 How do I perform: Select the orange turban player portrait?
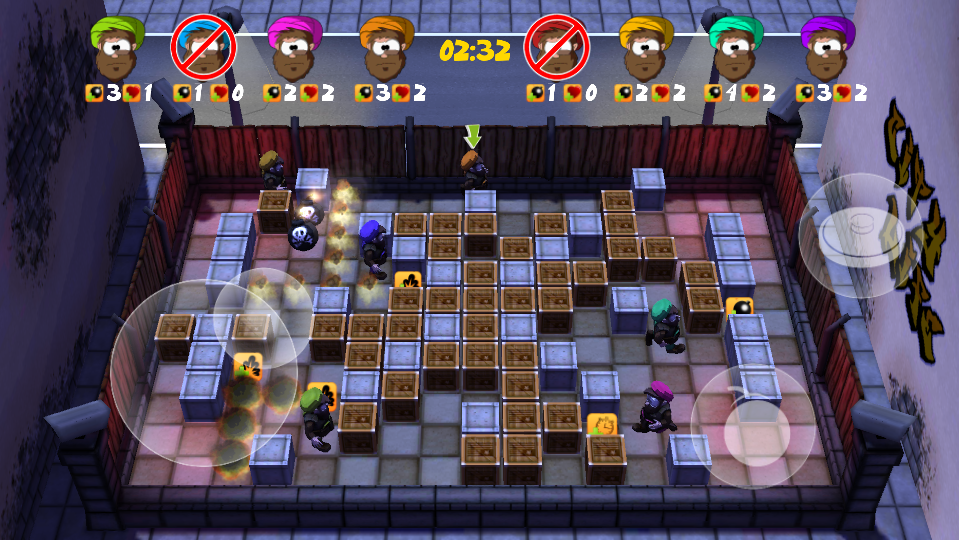coord(386,47)
